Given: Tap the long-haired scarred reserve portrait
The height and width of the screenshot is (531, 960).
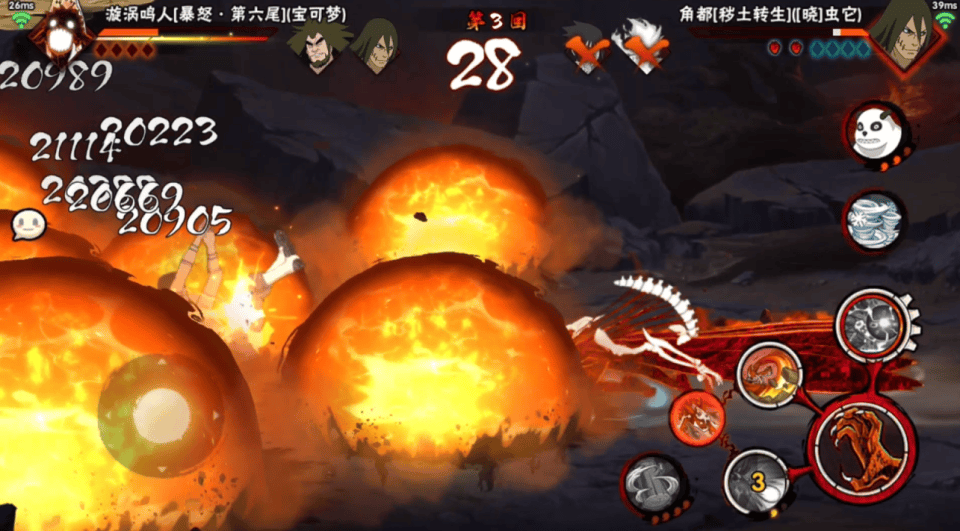Looking at the screenshot, I should click(x=377, y=45).
